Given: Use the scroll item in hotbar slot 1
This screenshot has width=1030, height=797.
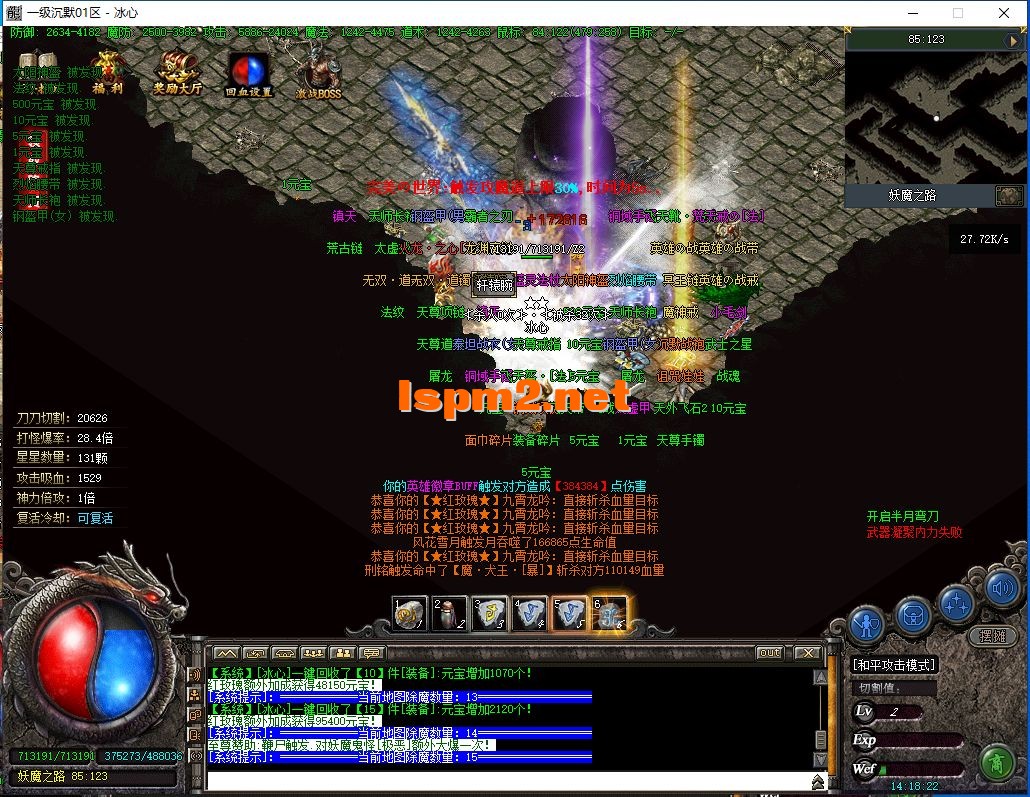Looking at the screenshot, I should tap(410, 613).
